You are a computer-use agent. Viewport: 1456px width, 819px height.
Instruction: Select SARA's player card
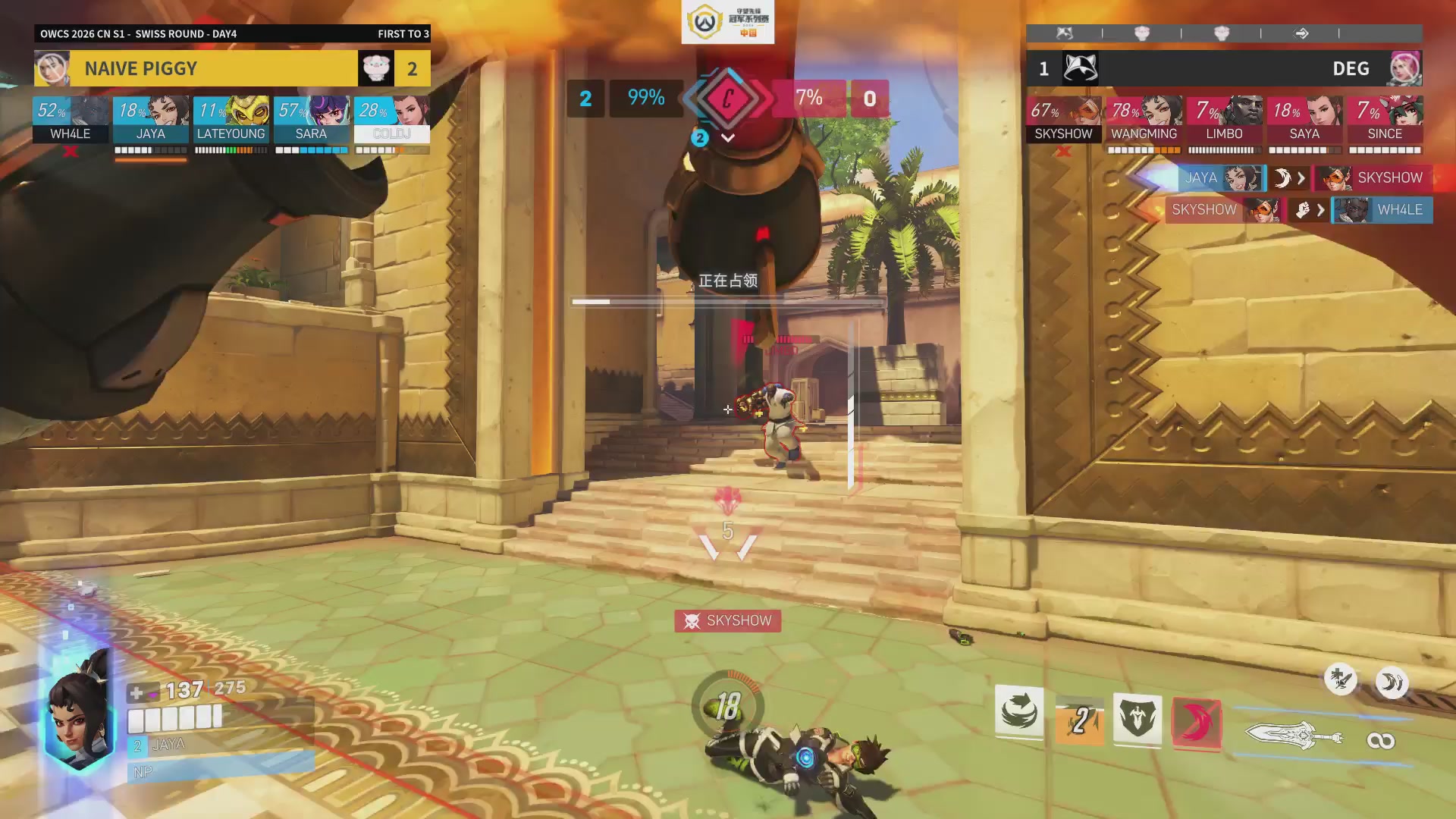tap(311, 119)
